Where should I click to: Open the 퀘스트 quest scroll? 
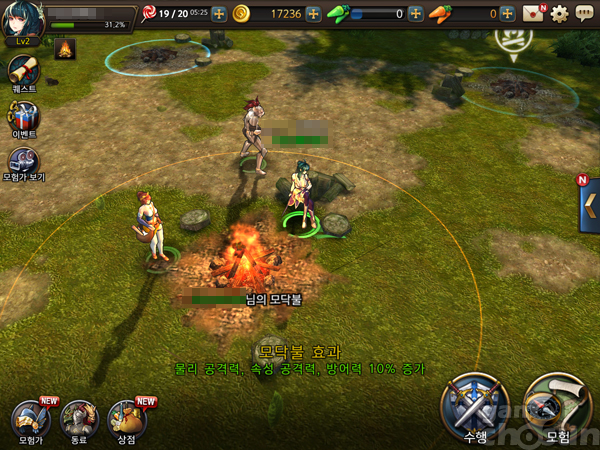22,72
